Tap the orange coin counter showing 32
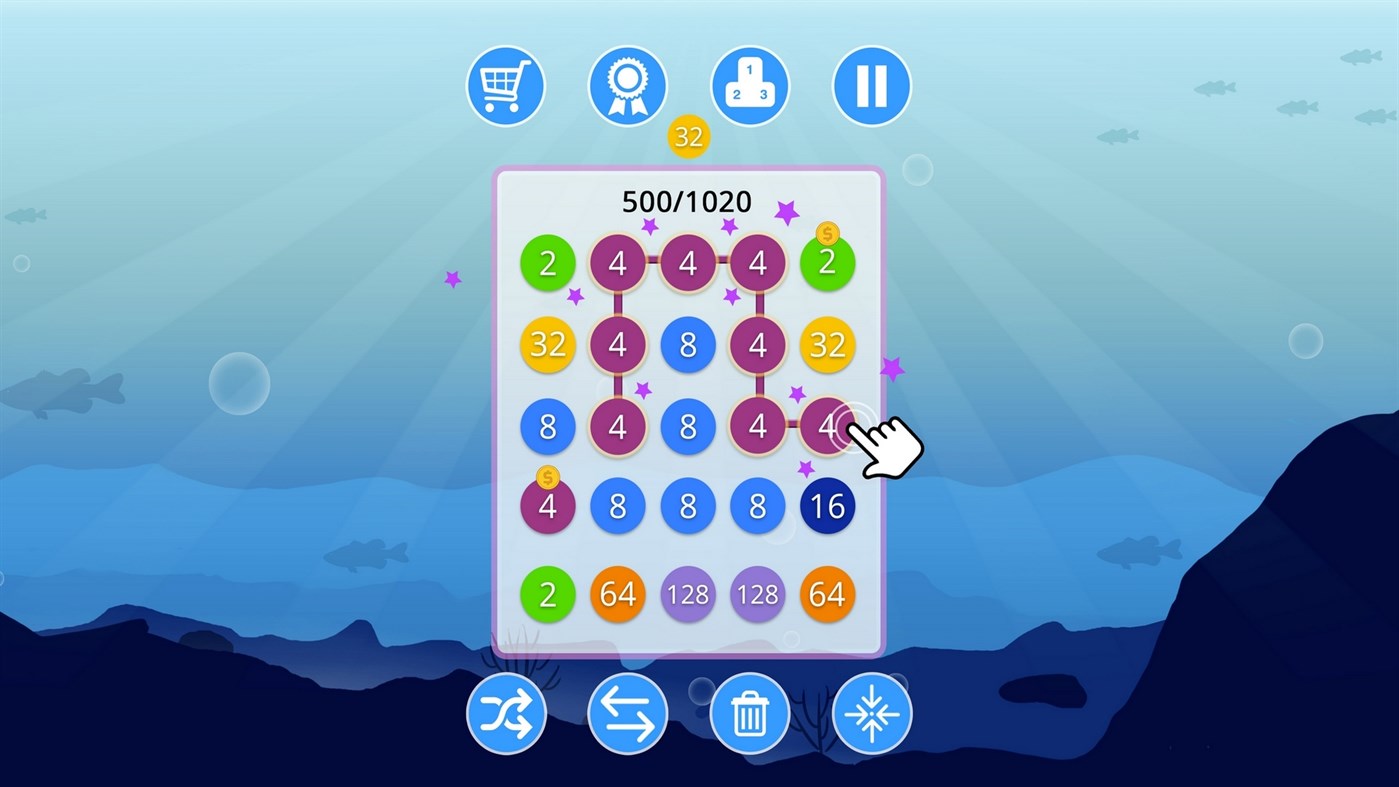The height and width of the screenshot is (787, 1399). coord(688,137)
